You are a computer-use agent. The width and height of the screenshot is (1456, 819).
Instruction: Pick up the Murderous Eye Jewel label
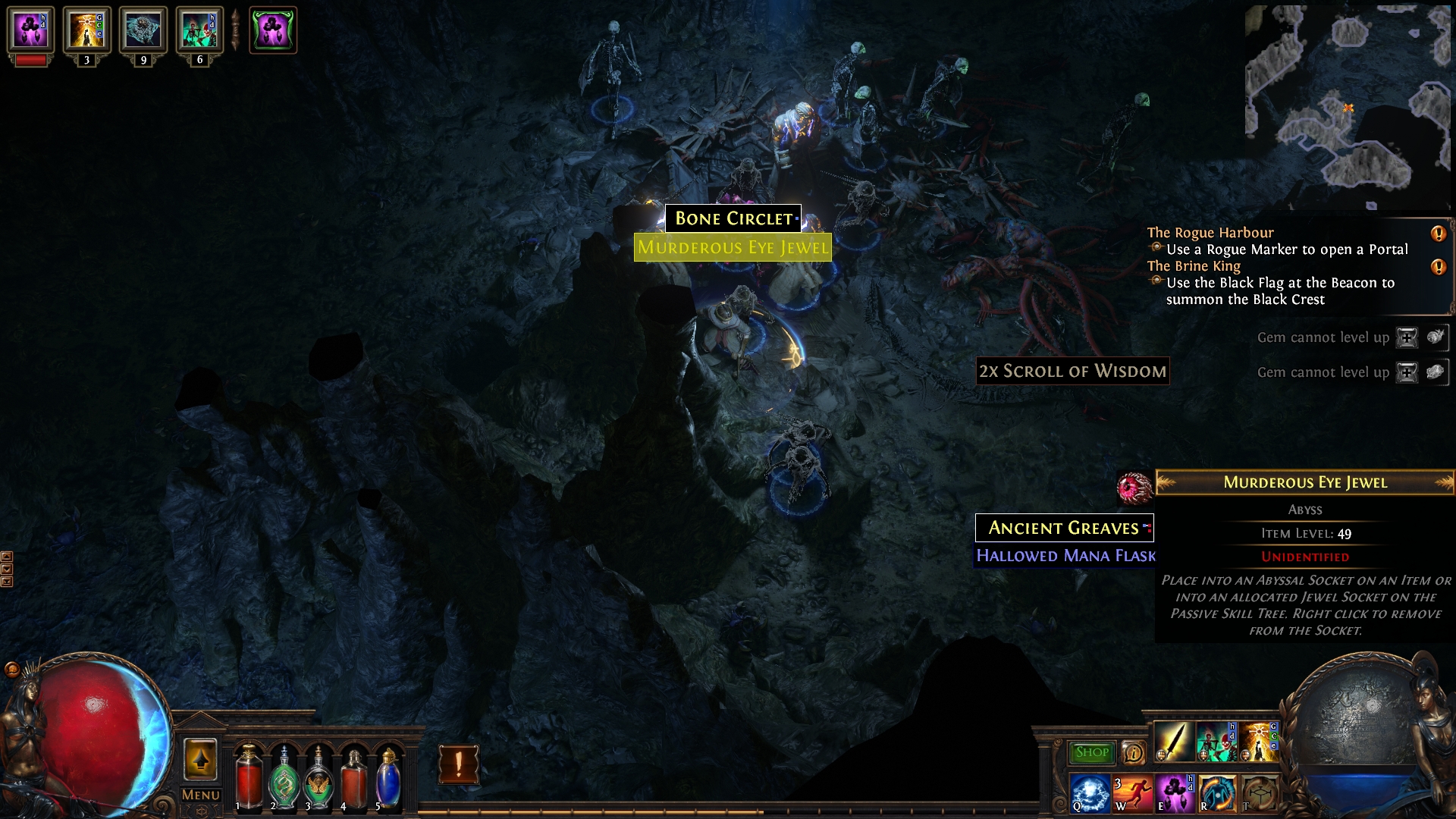(733, 247)
